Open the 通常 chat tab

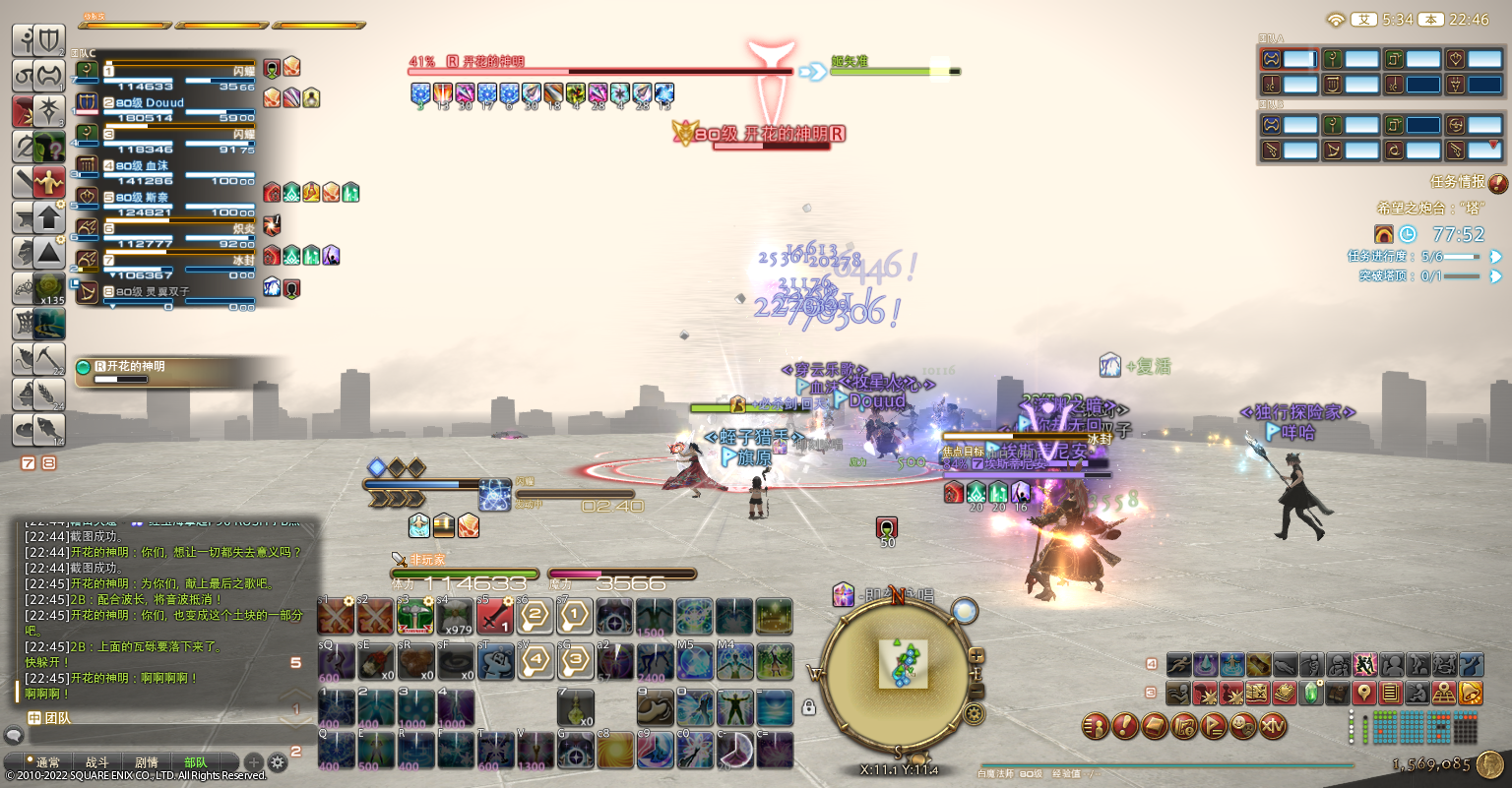click(48, 762)
